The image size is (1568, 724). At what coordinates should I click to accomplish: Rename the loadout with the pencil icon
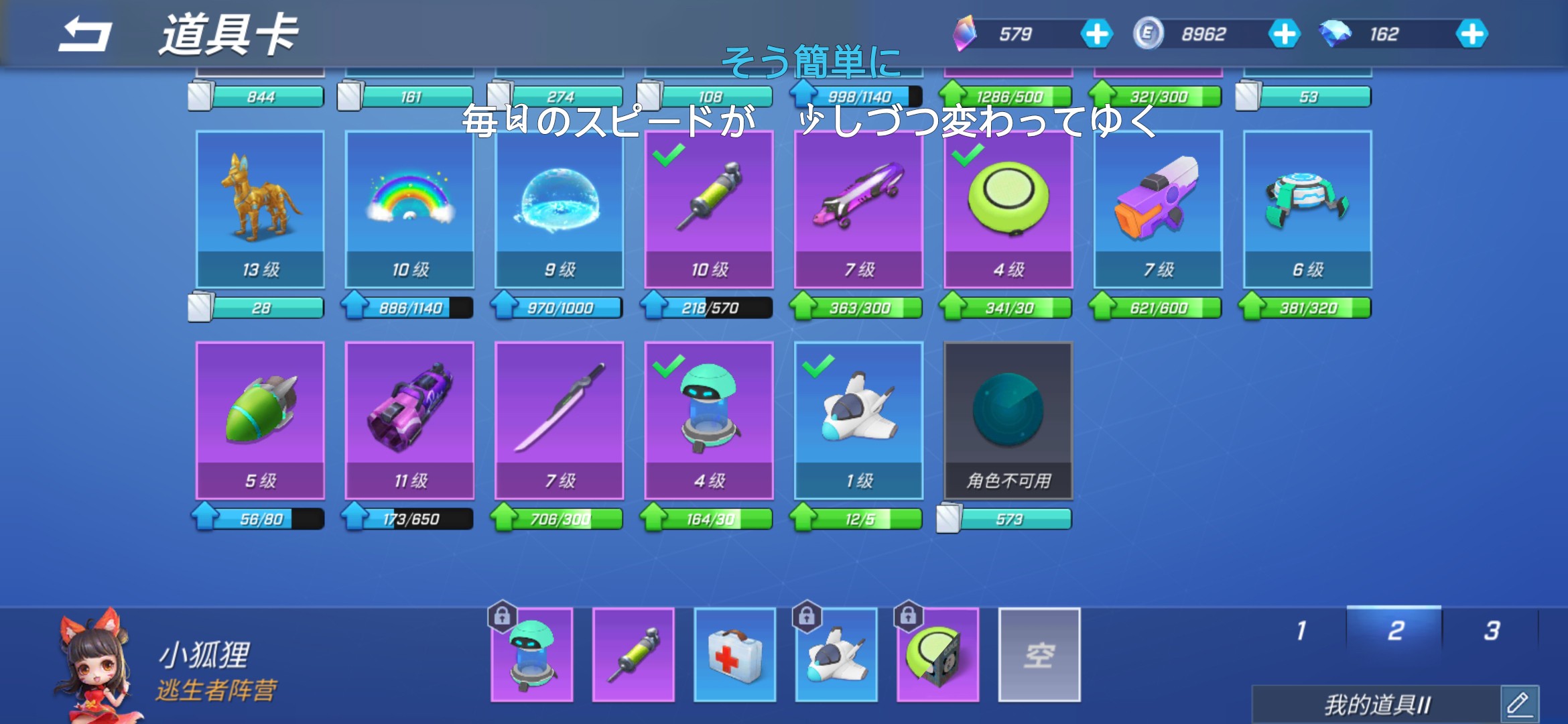tap(1518, 704)
